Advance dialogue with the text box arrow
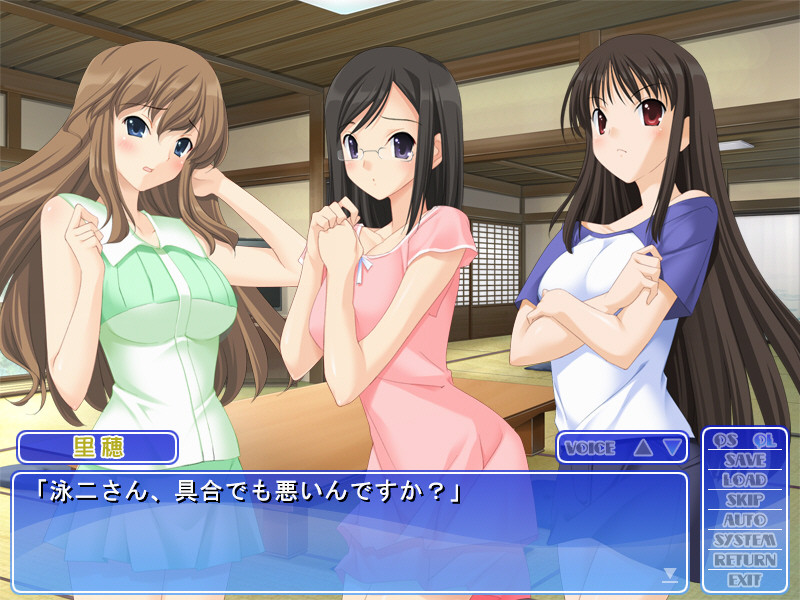This screenshot has width=800, height=600. [670, 574]
